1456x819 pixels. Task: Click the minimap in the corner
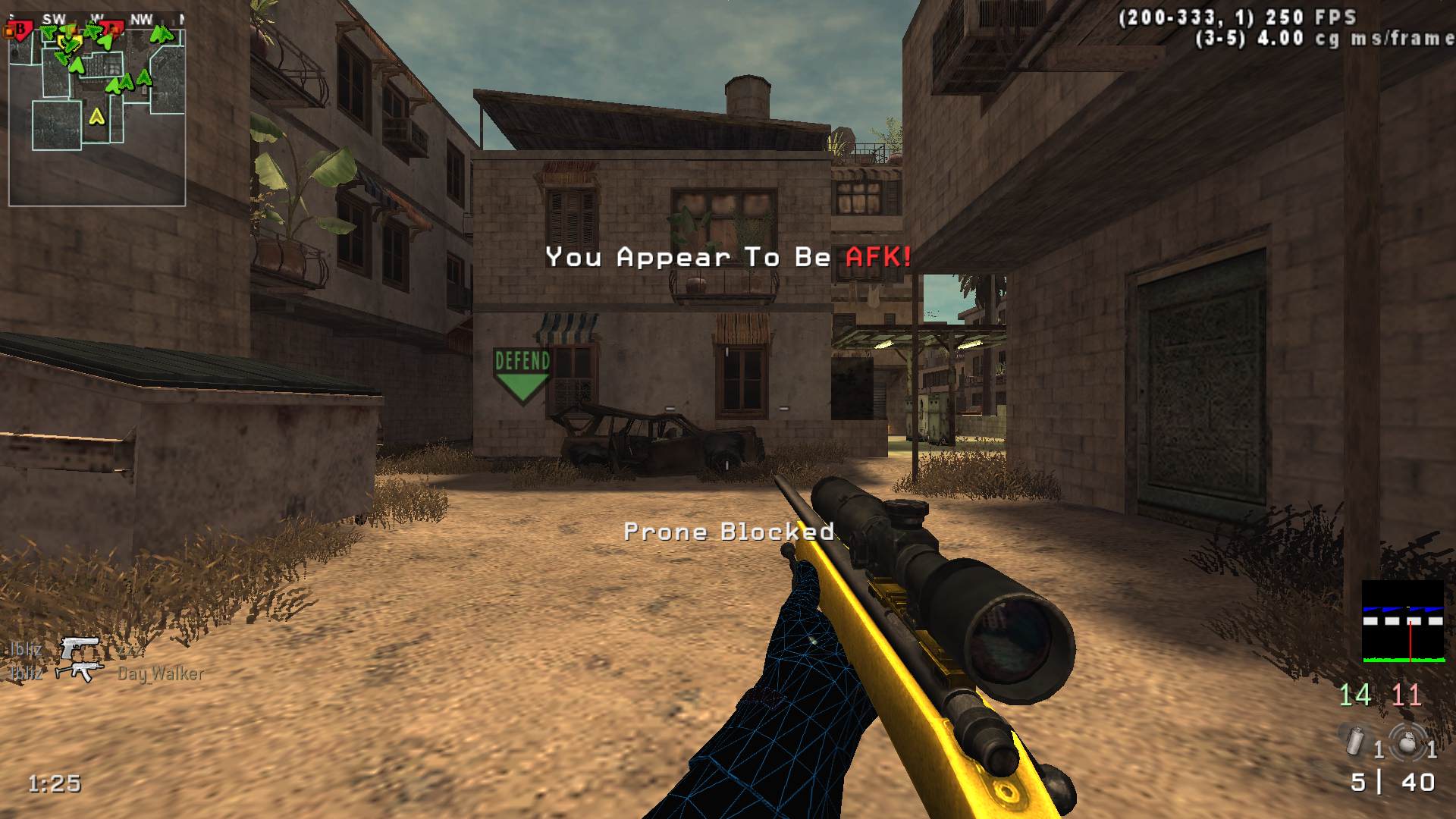[97, 112]
